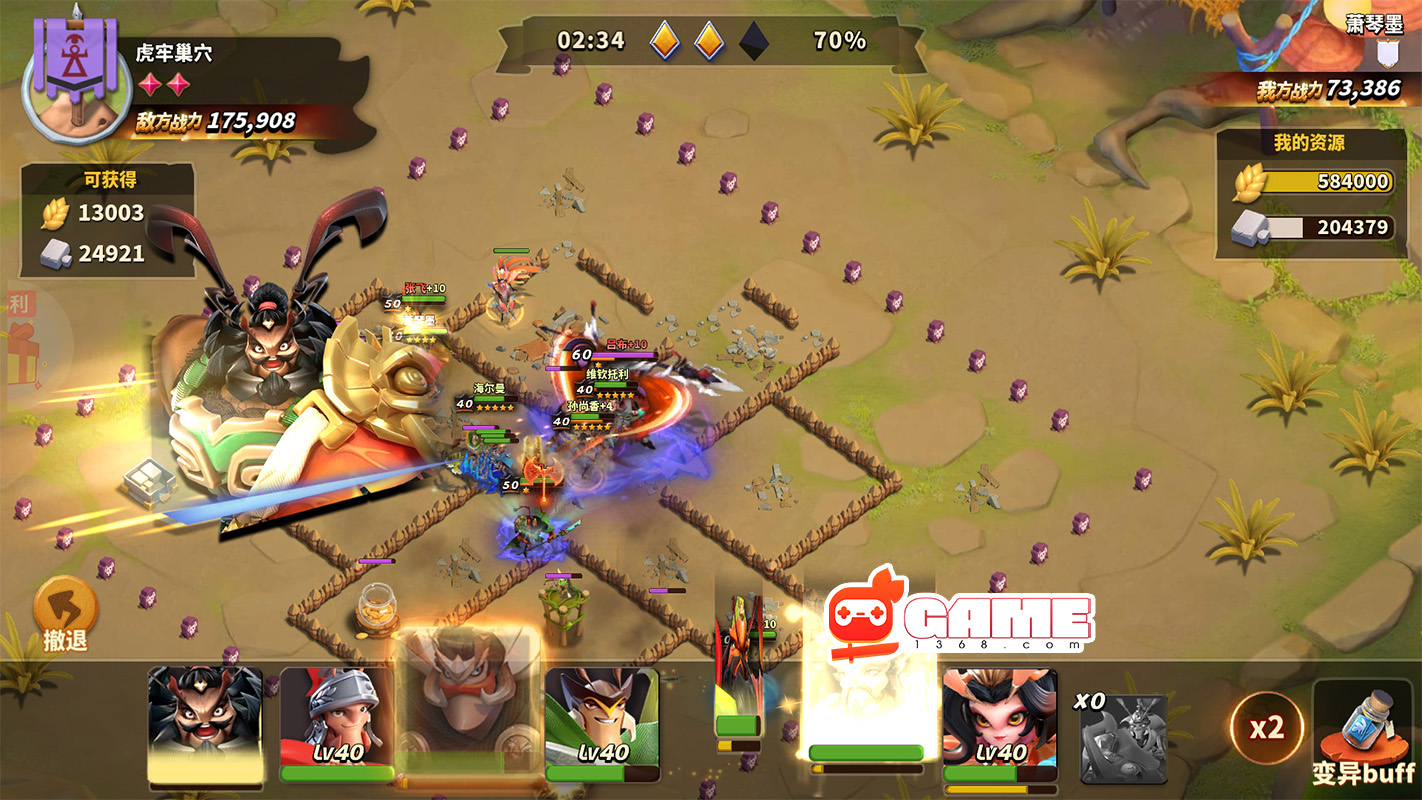The height and width of the screenshot is (800, 1422).
Task: Choose the red-scarf helmeted hero card
Action: 336,724
